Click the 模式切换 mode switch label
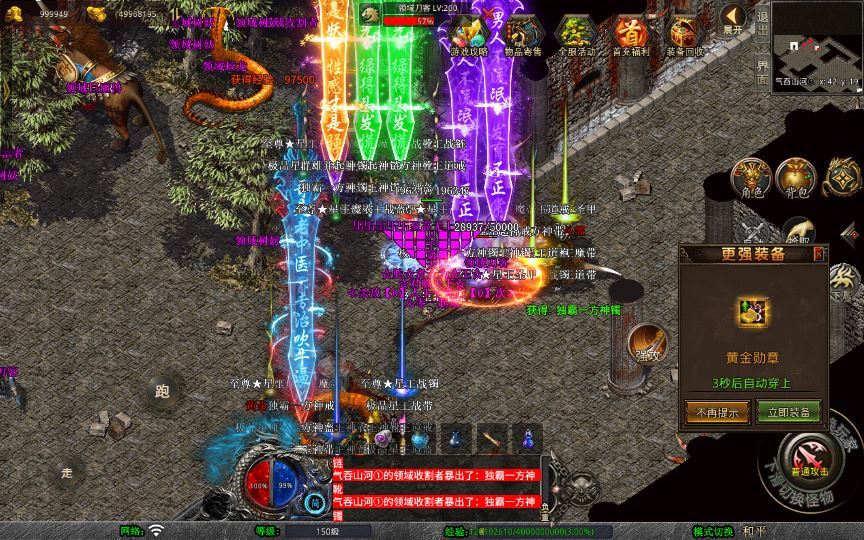Image resolution: width=864 pixels, height=540 pixels. (x=712, y=531)
